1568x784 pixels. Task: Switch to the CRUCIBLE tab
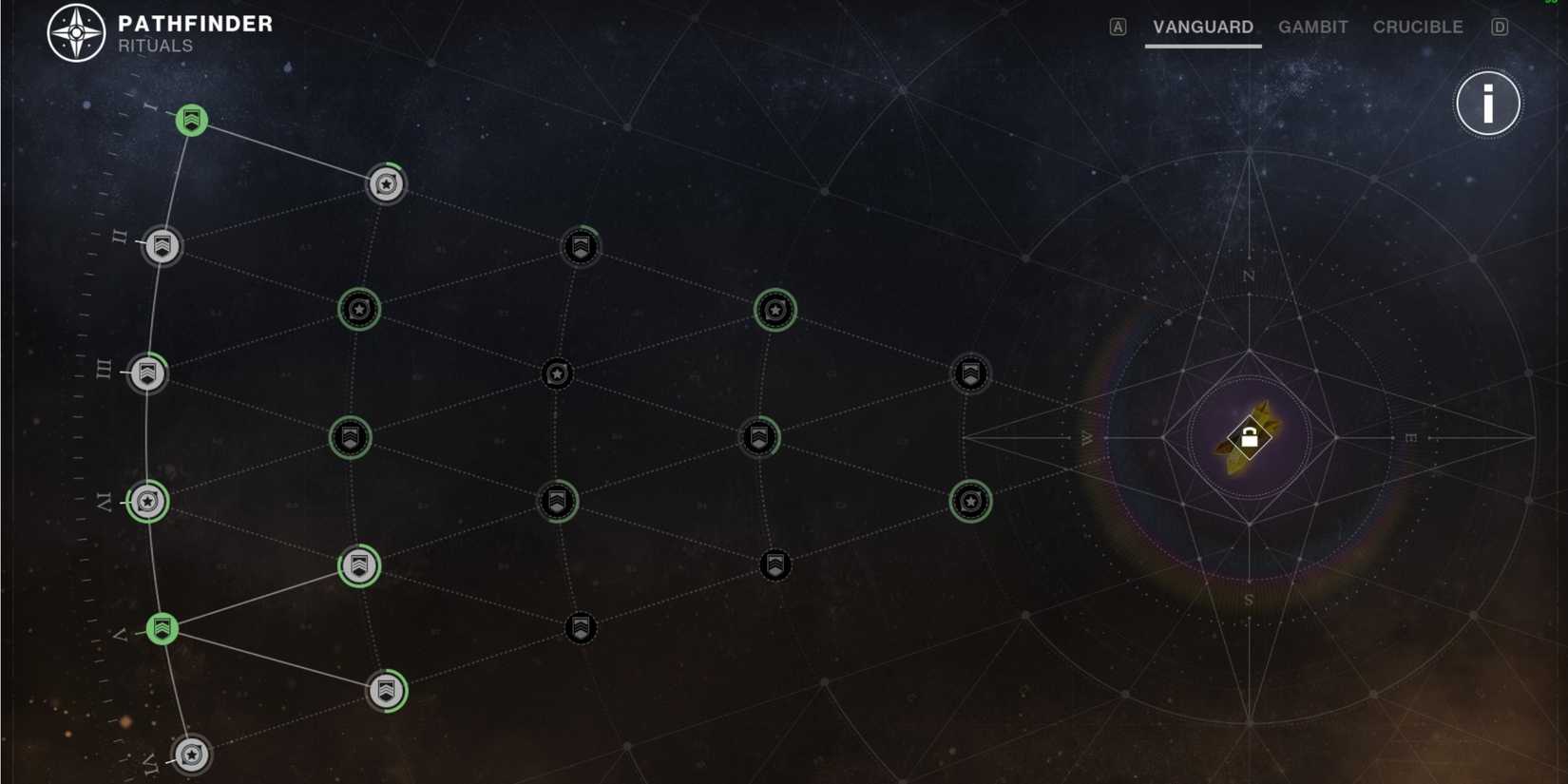1417,27
